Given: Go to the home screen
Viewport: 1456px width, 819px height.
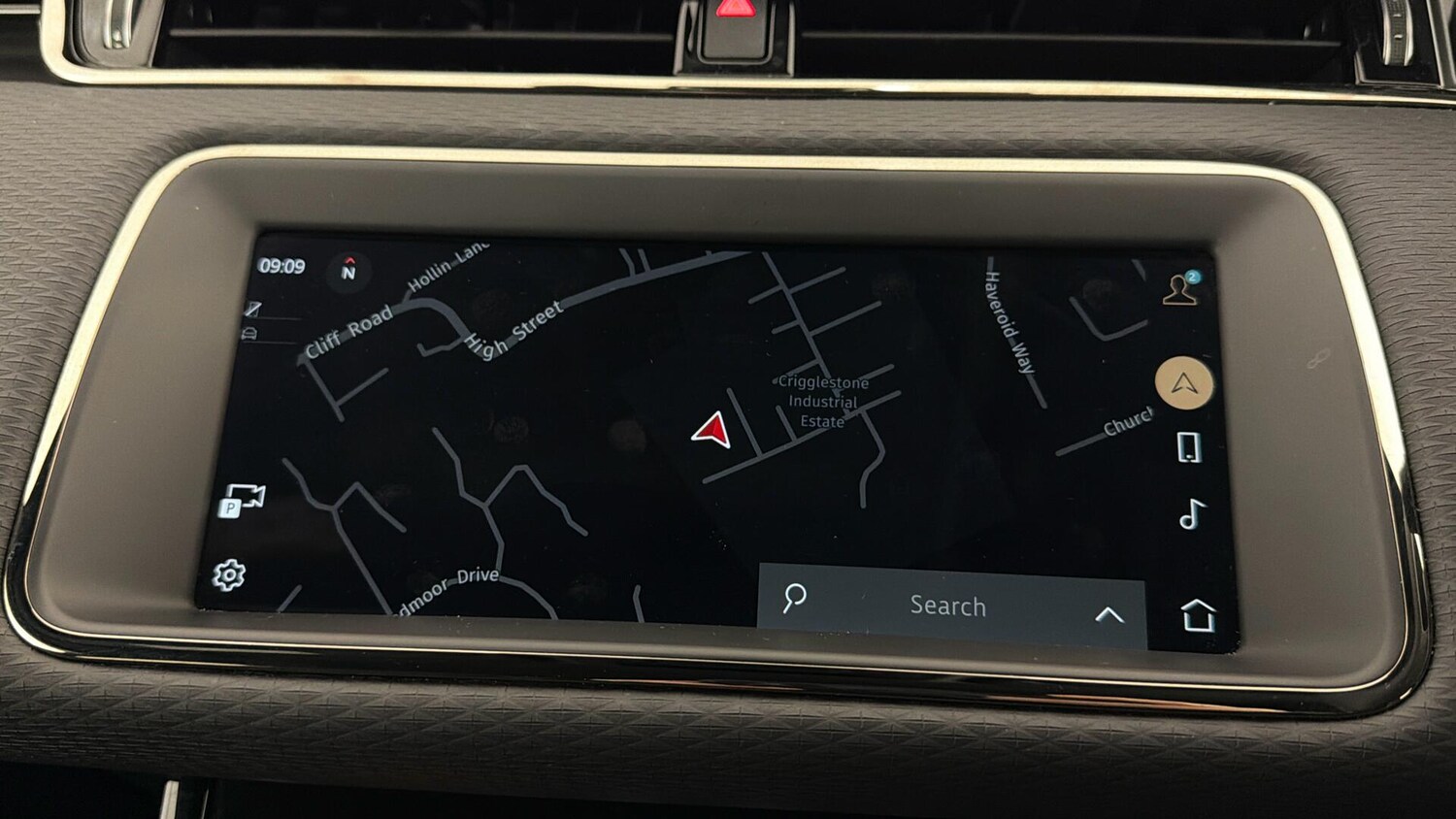Looking at the screenshot, I should (x=1198, y=615).
